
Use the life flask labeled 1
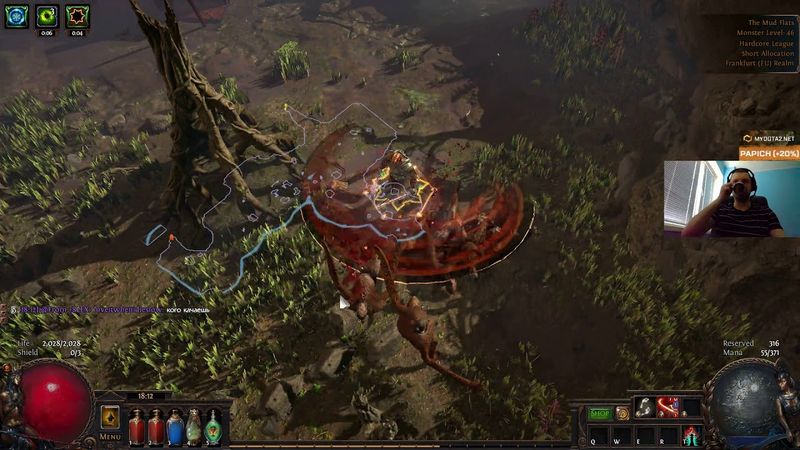[136, 426]
